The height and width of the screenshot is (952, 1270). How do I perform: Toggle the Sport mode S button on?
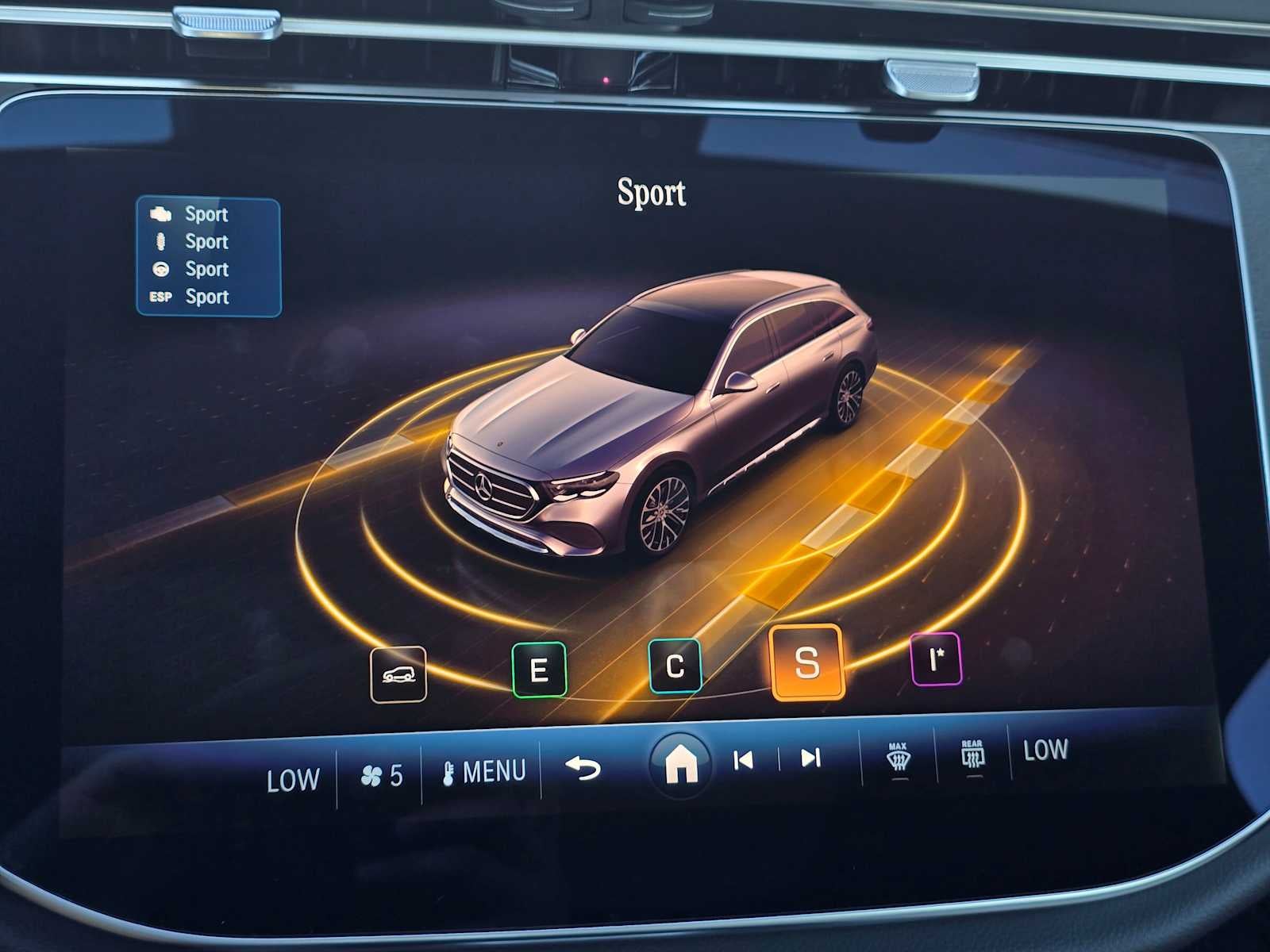coord(806,665)
